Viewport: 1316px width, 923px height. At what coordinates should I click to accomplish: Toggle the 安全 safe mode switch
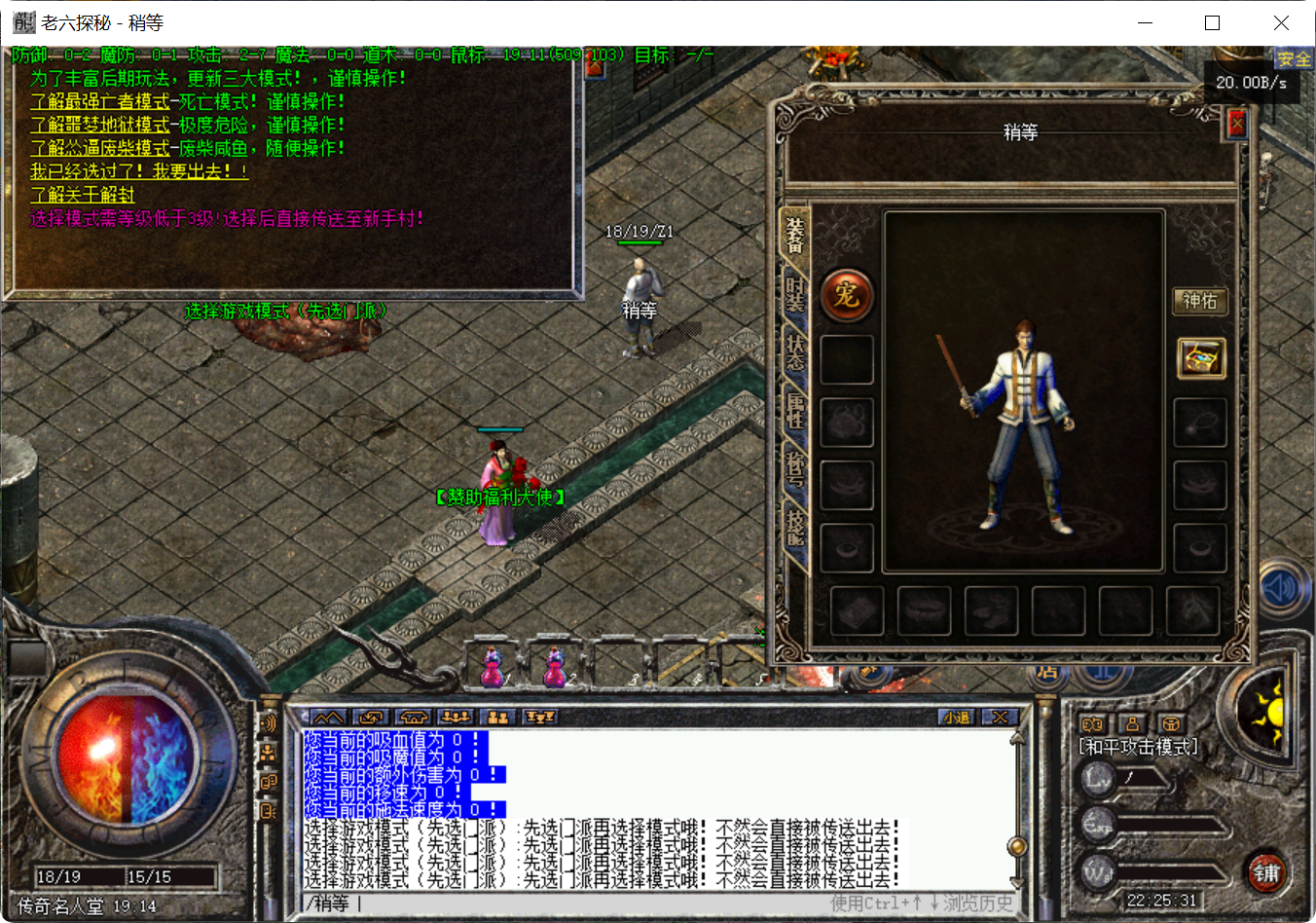coord(1295,58)
